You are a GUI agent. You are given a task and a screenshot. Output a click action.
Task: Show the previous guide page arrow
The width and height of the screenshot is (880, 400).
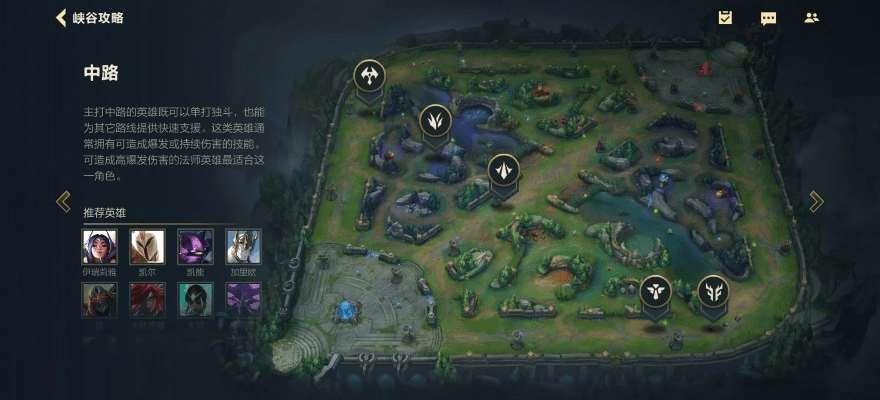coord(63,201)
